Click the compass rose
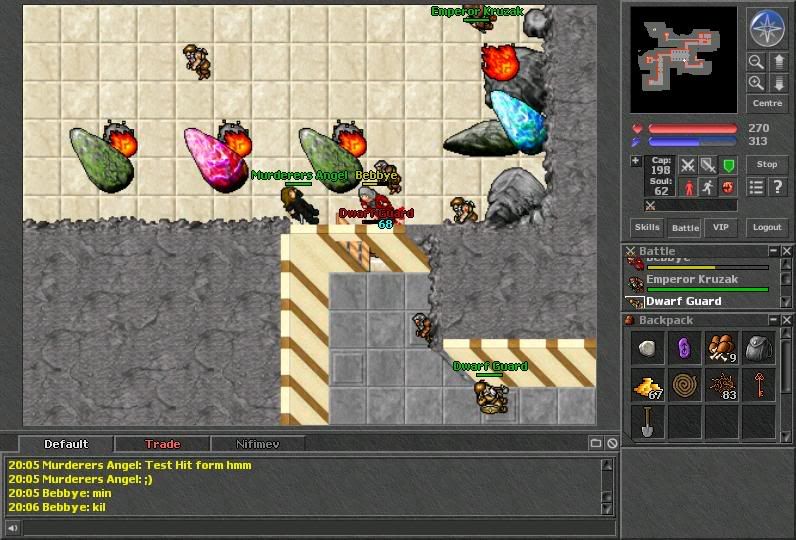796x540 pixels. pyautogui.click(x=766, y=29)
